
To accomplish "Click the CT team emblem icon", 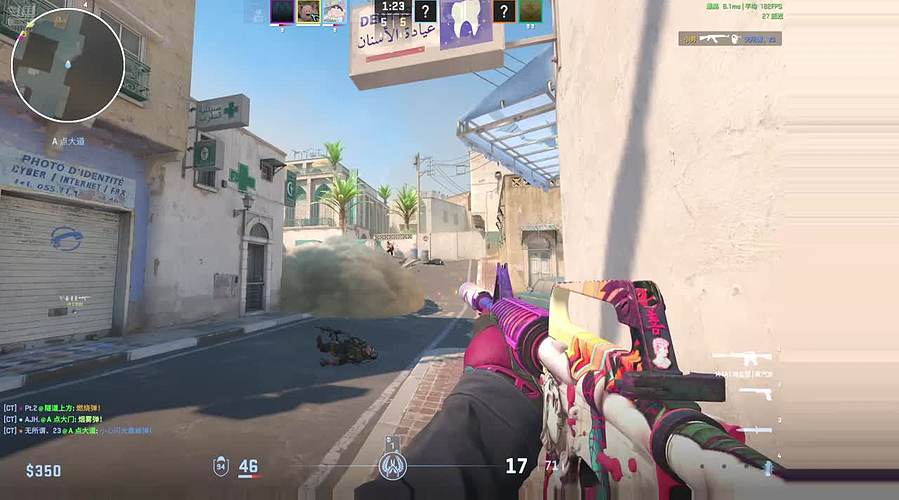I will click(392, 465).
